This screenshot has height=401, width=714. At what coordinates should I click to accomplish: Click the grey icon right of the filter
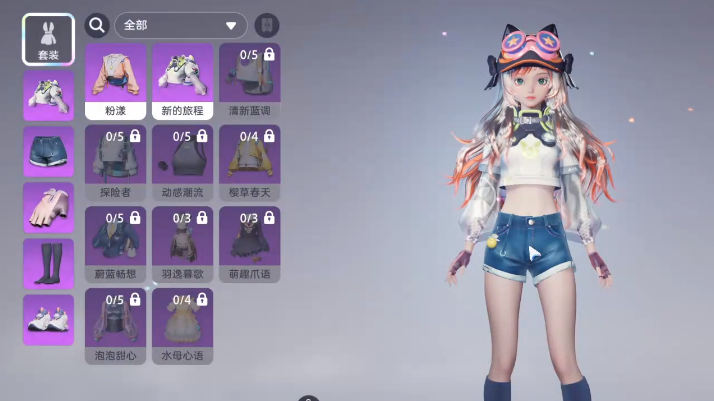pos(268,25)
